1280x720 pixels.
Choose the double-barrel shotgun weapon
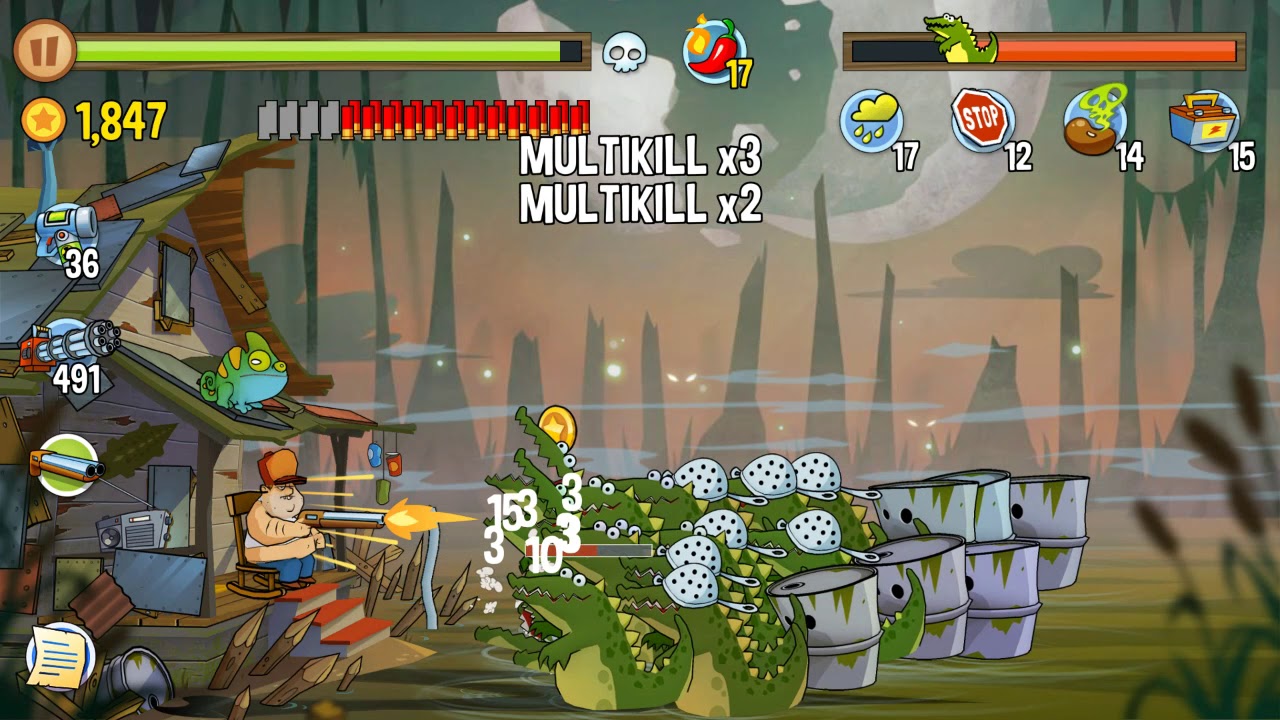(68, 465)
